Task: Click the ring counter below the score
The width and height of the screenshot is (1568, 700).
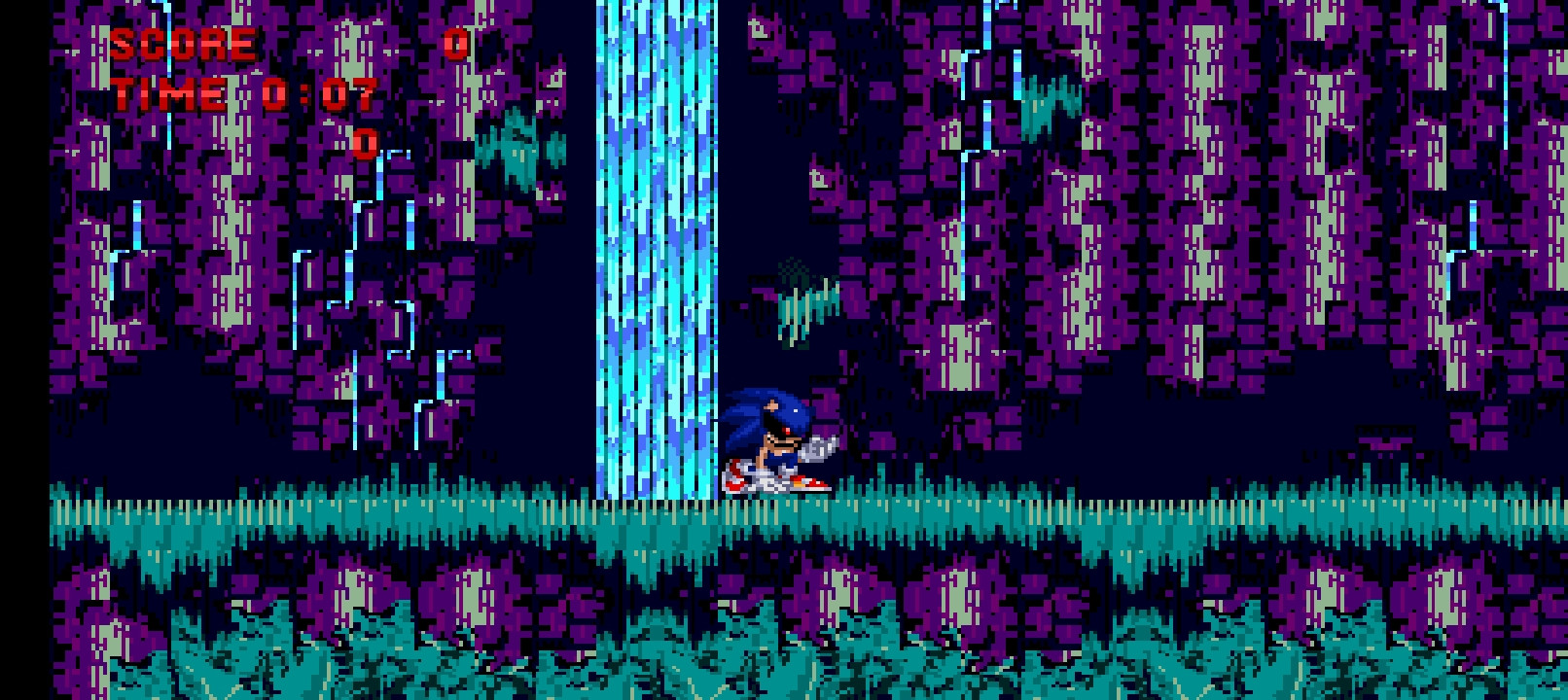Action: [x=363, y=146]
